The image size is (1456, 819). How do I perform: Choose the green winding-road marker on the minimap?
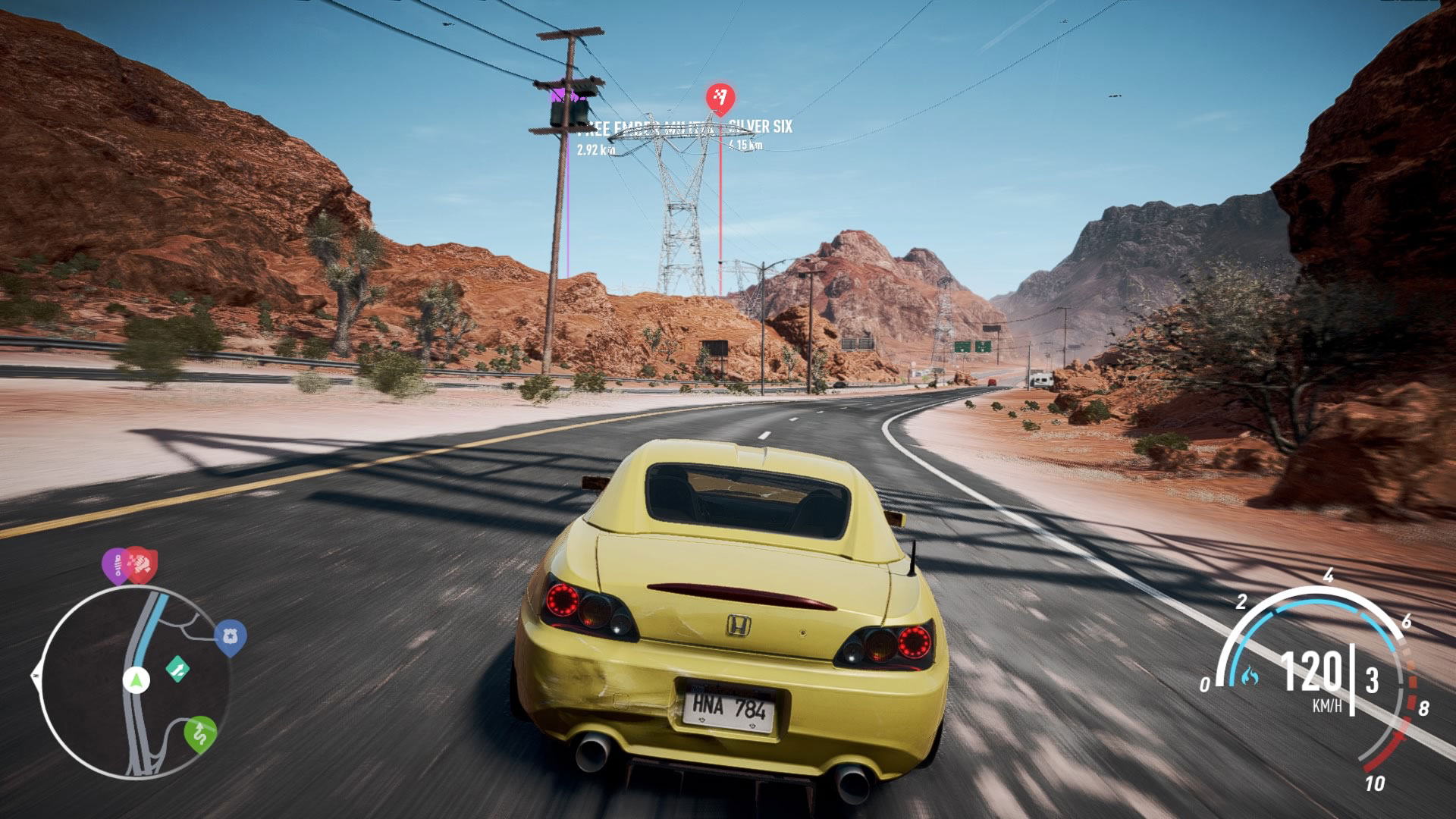[200, 733]
